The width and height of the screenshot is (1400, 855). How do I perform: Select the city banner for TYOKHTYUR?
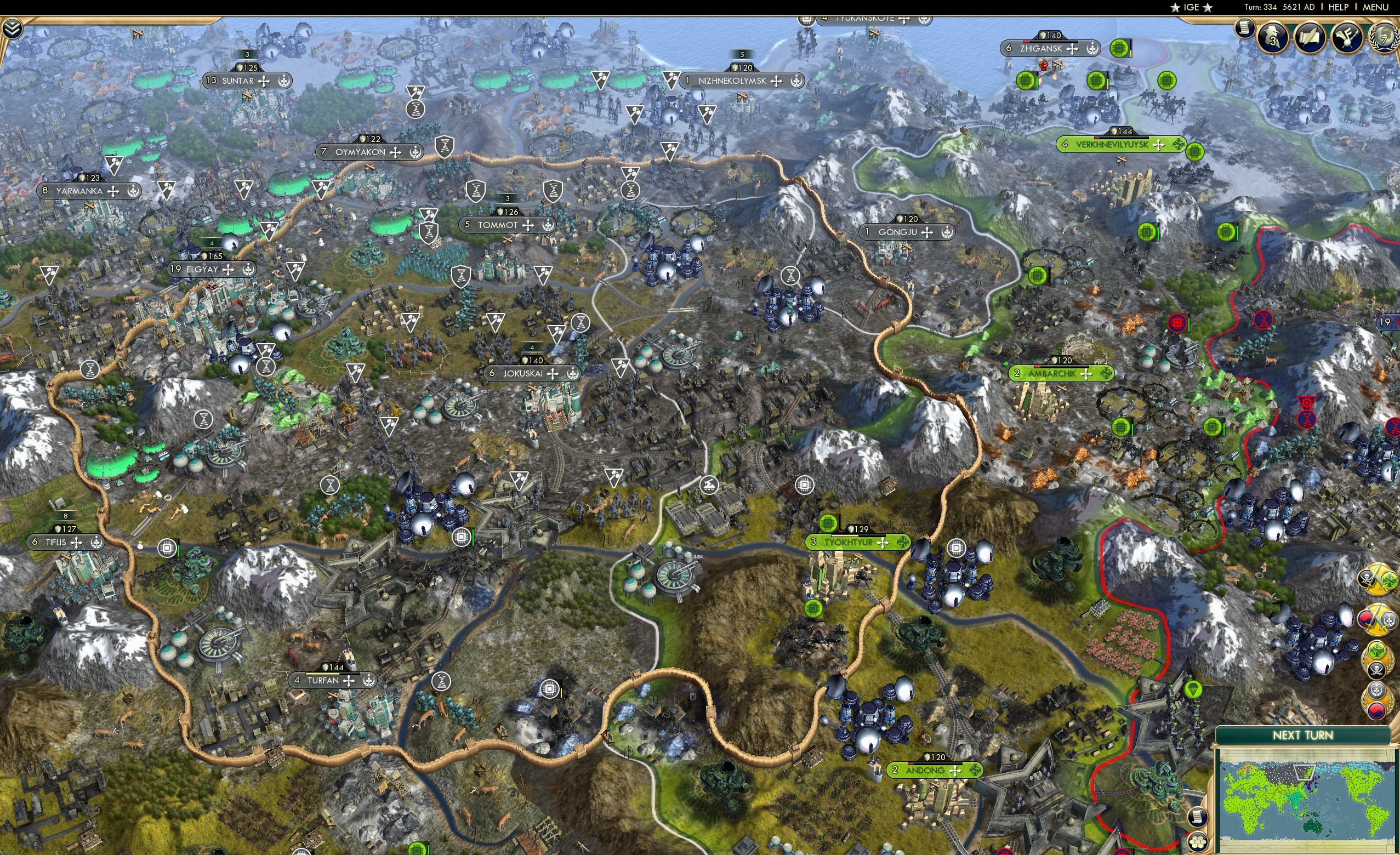pyautogui.click(x=858, y=542)
